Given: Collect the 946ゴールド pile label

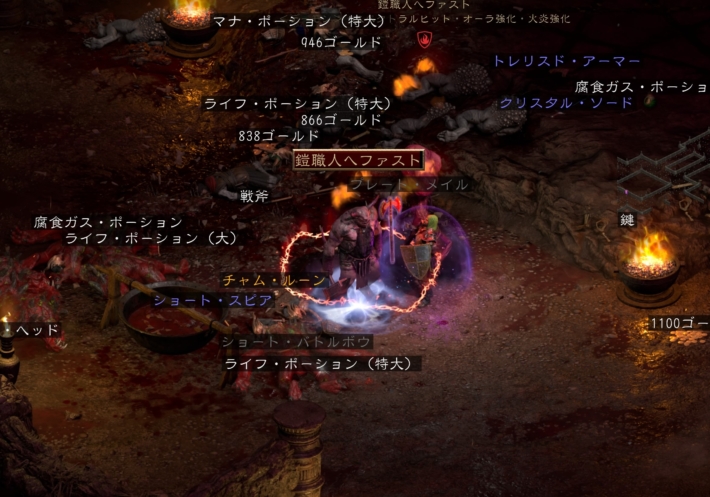Looking at the screenshot, I should 341,43.
